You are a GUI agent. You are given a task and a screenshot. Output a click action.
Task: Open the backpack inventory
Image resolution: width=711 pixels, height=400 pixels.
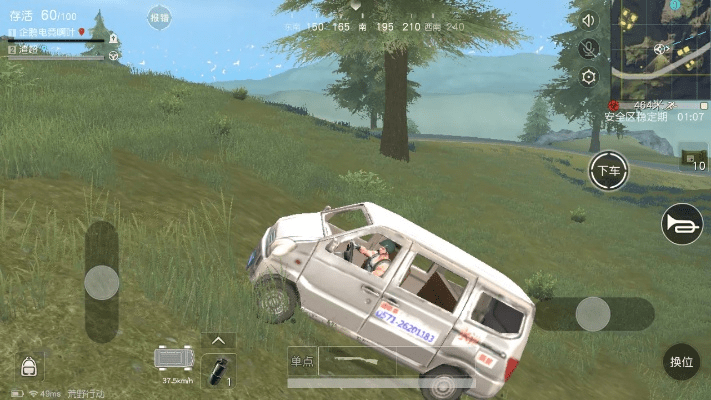[31, 365]
